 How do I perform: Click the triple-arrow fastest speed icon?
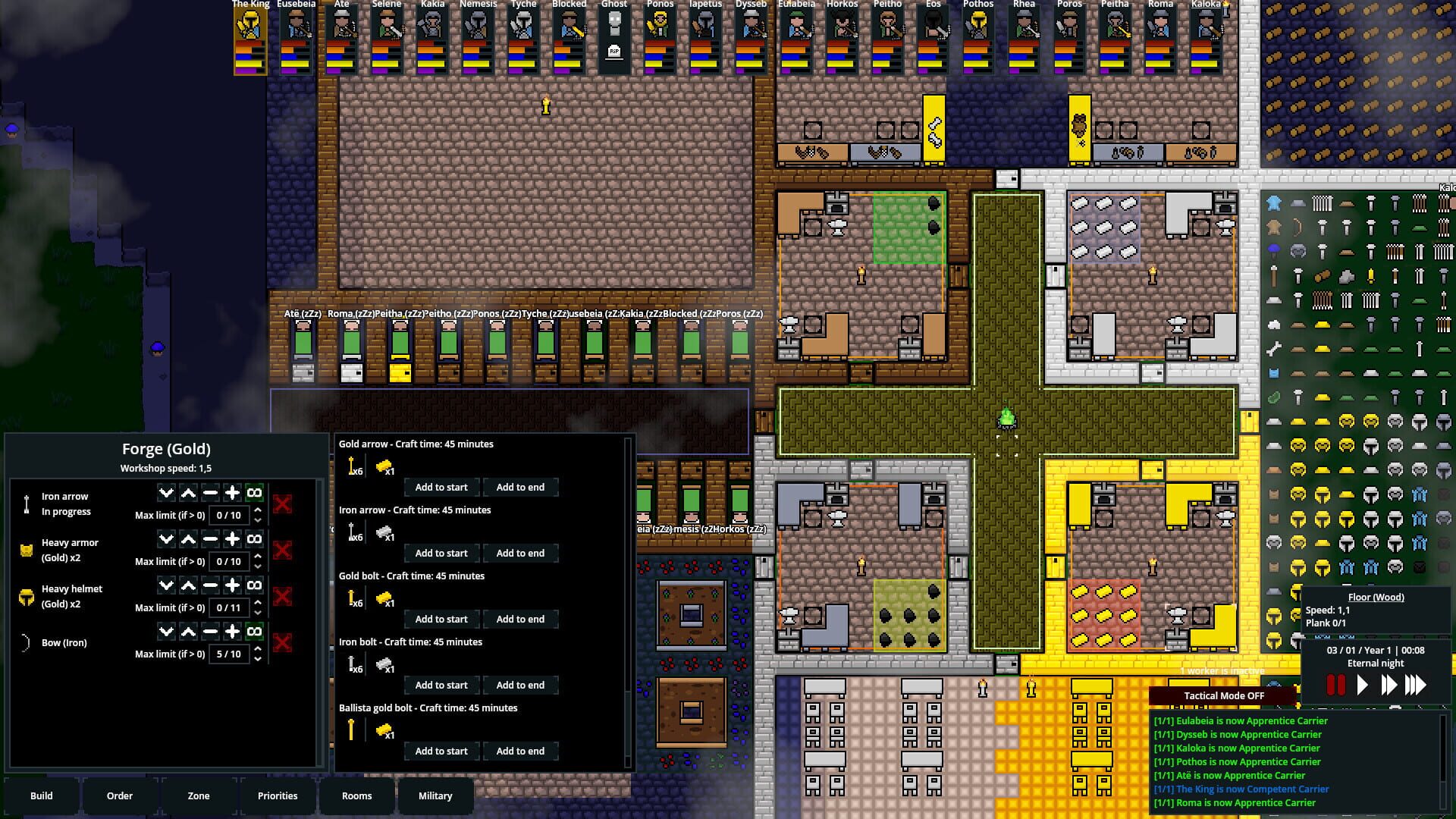1417,684
